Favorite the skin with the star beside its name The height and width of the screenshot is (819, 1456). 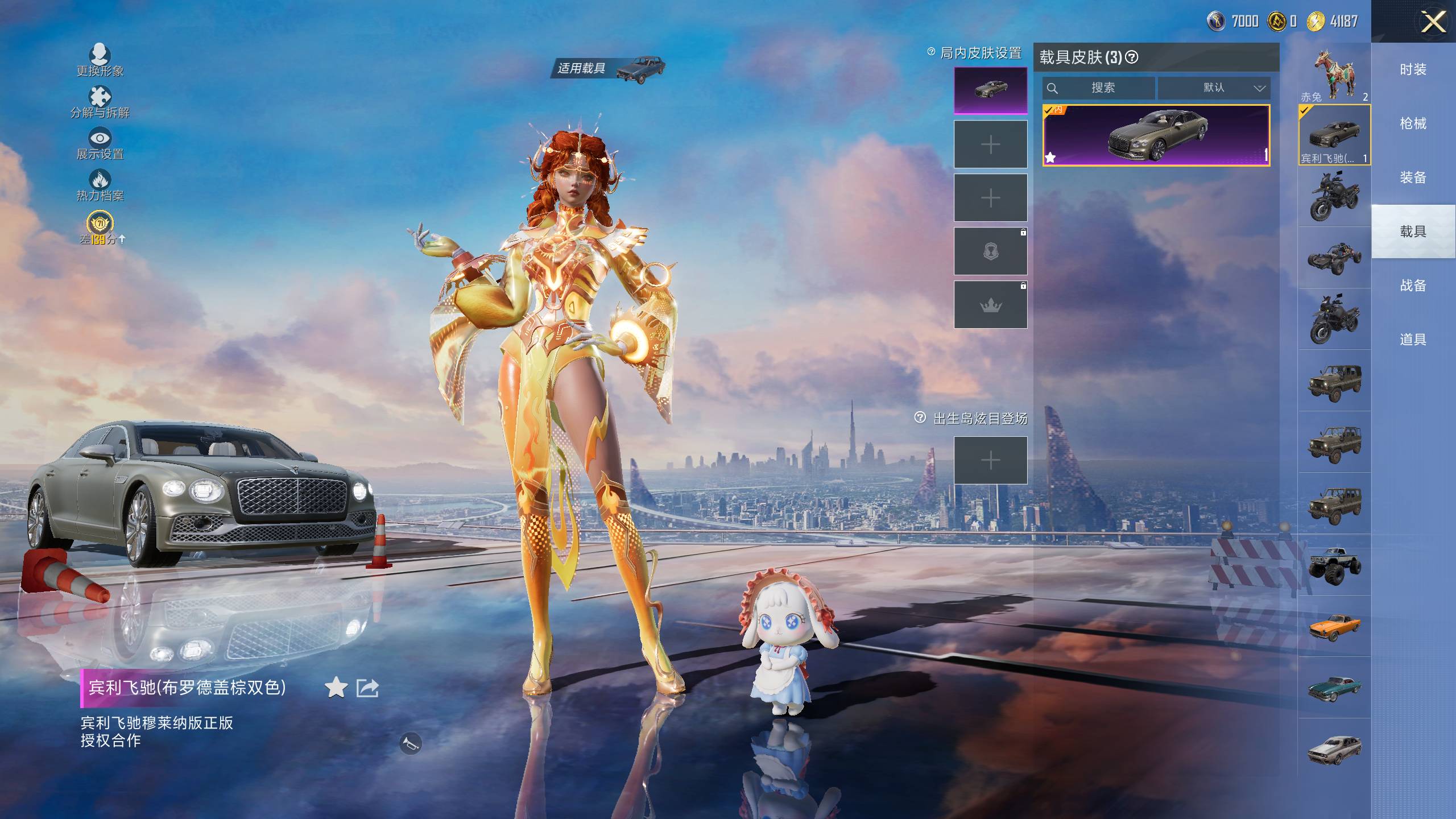click(336, 688)
